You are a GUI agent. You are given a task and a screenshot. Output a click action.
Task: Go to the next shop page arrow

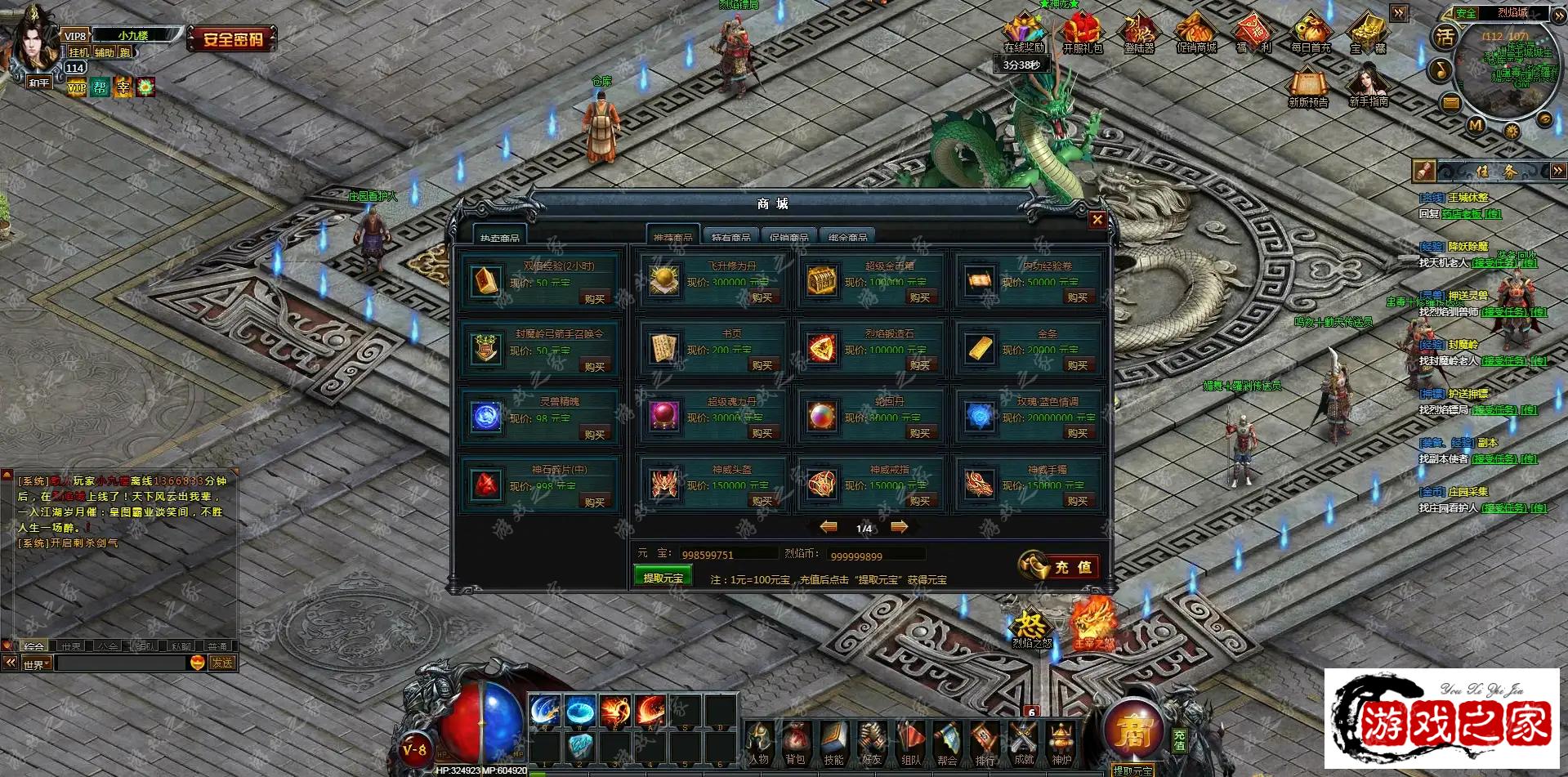[x=899, y=528]
